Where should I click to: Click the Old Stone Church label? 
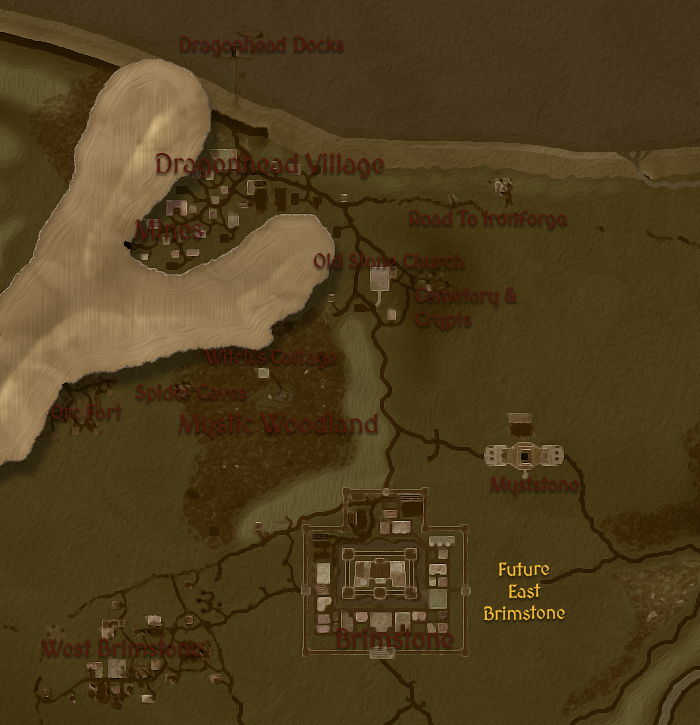click(388, 262)
